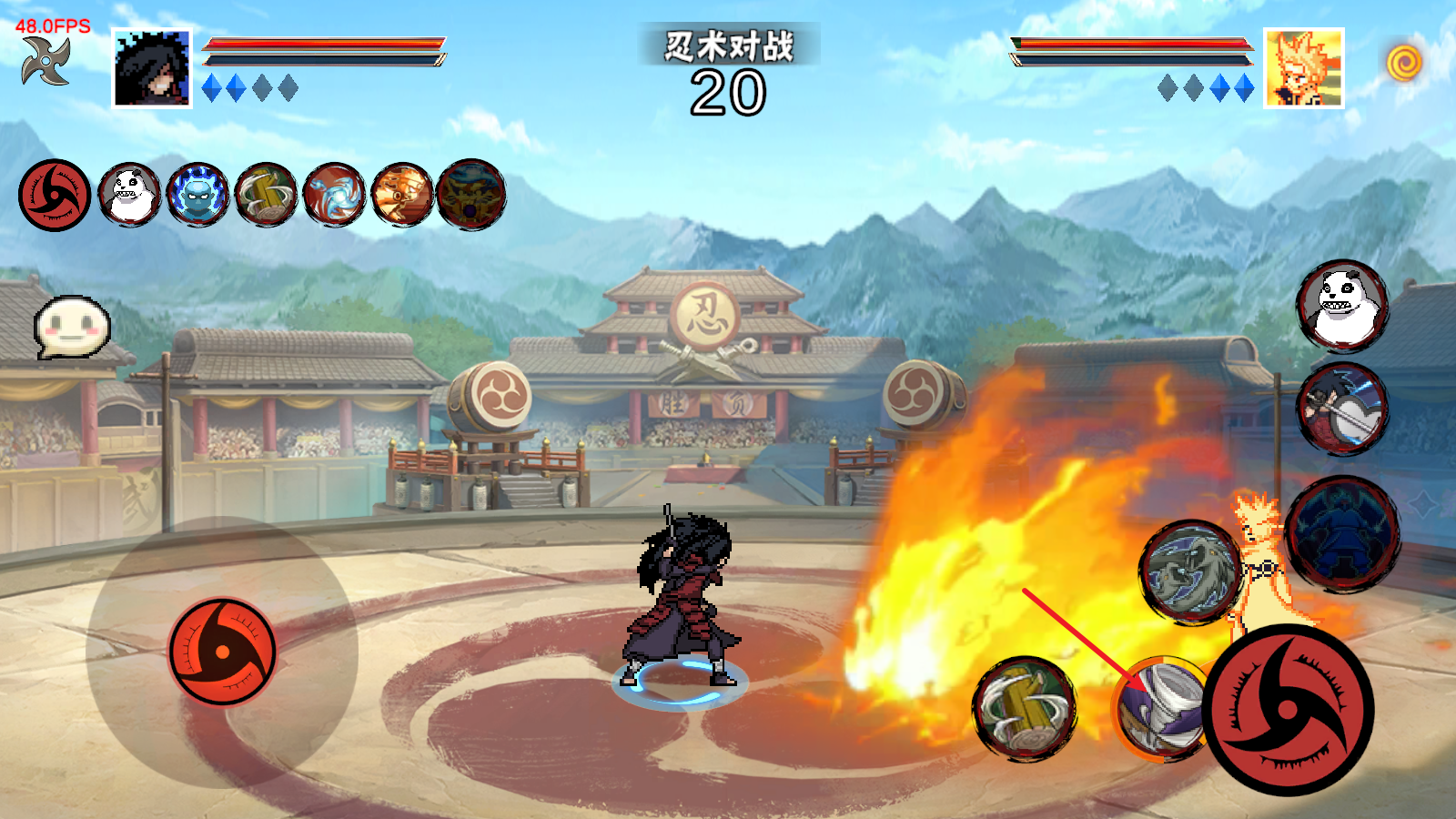Image resolution: width=1456 pixels, height=819 pixels.
Task: Choose the blue Rasengan swirl icon
Action: click(334, 195)
